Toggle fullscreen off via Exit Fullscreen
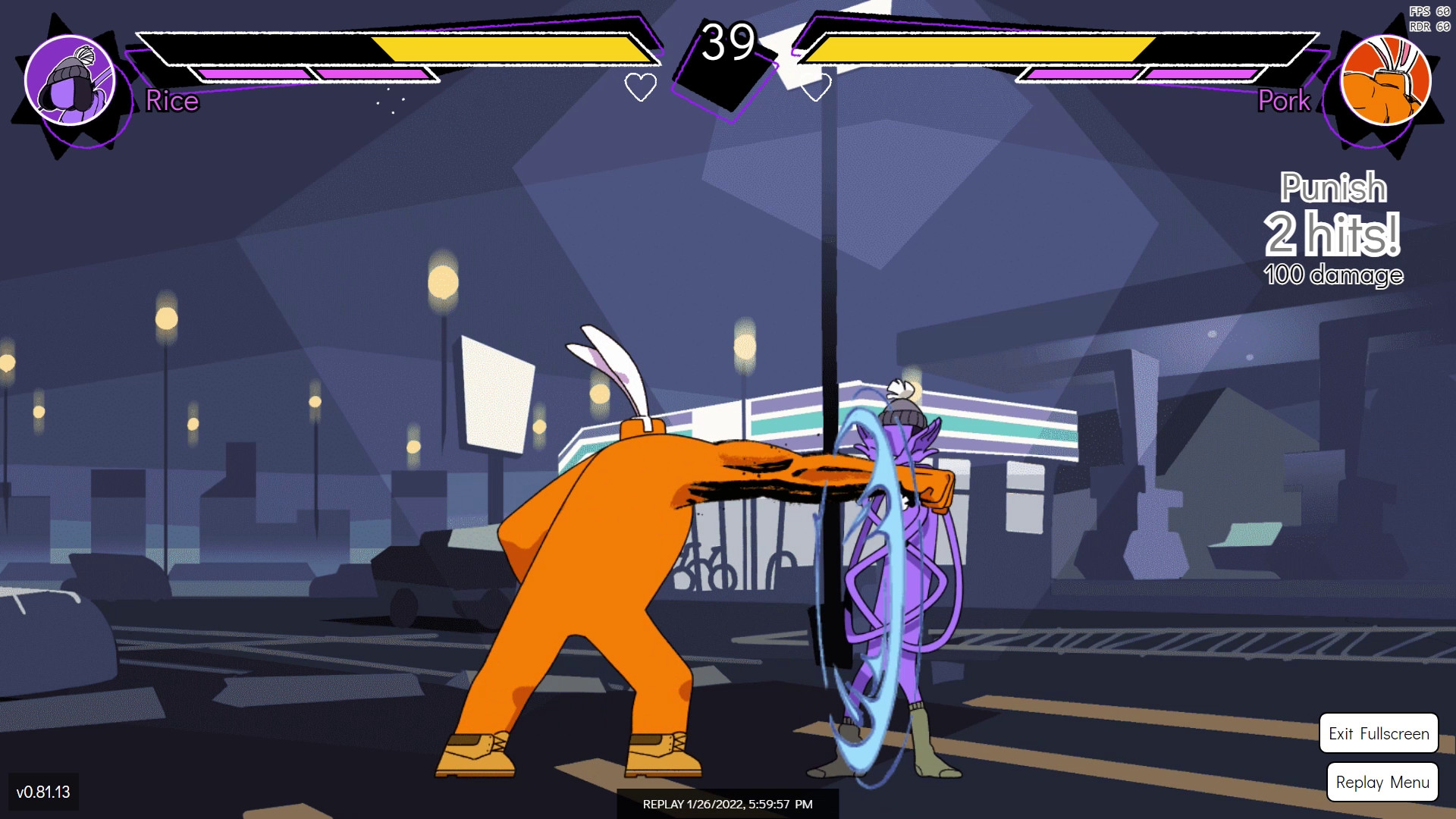This screenshot has width=1456, height=819. (x=1379, y=733)
